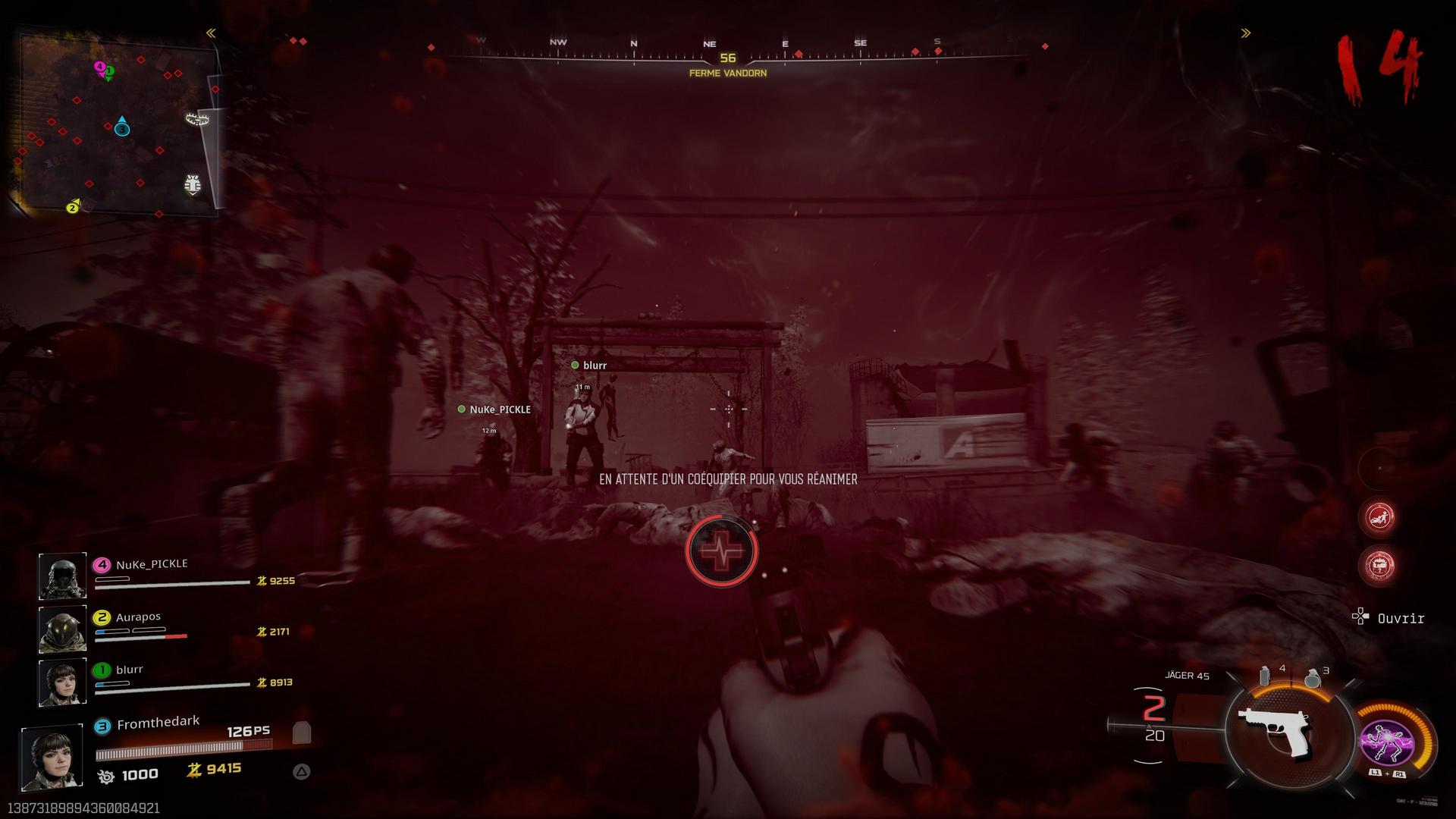
Task: Click the crown marker on the minimap
Action: pyautogui.click(x=197, y=118)
